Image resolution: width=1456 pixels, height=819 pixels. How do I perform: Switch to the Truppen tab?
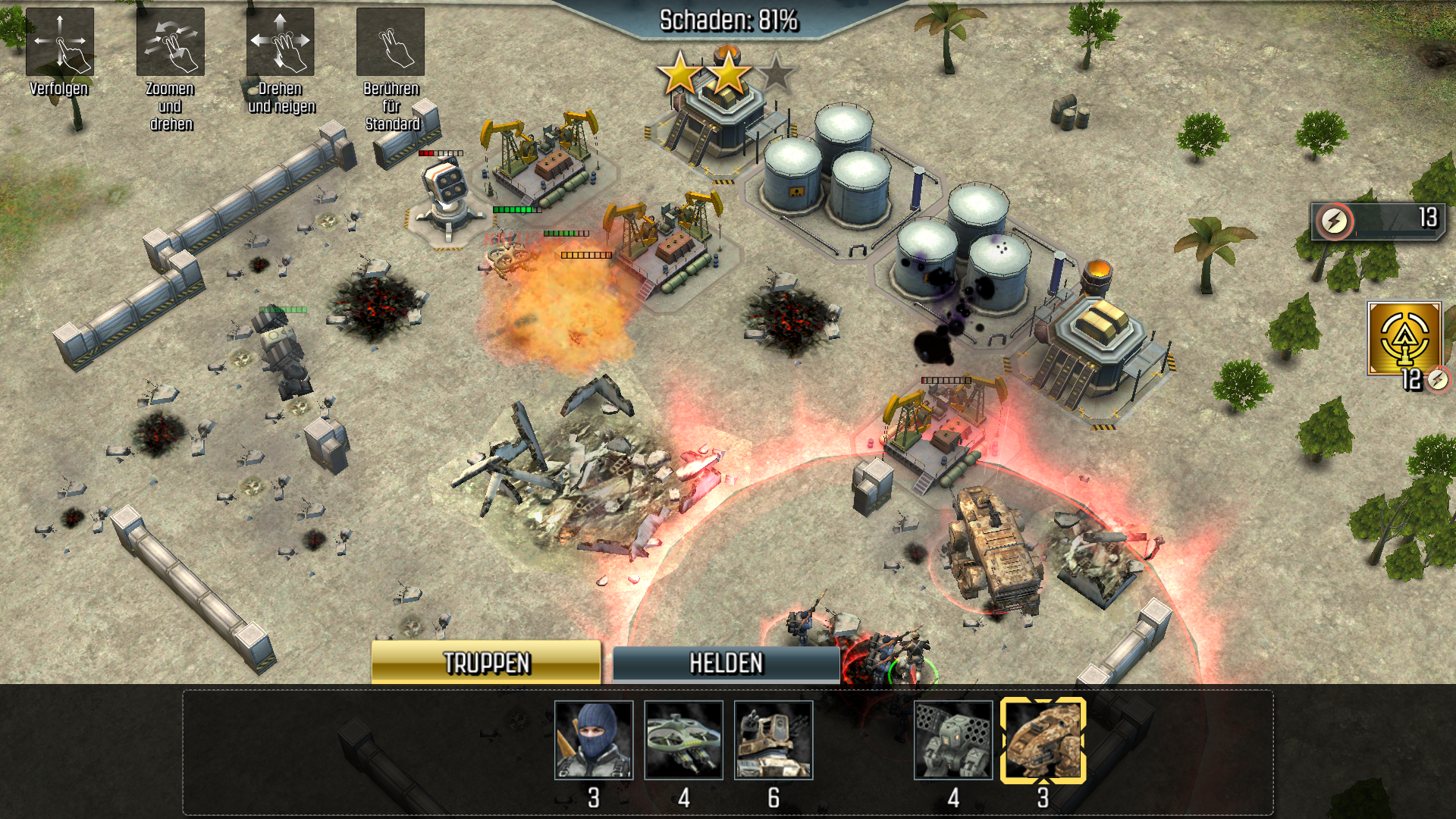(x=486, y=664)
